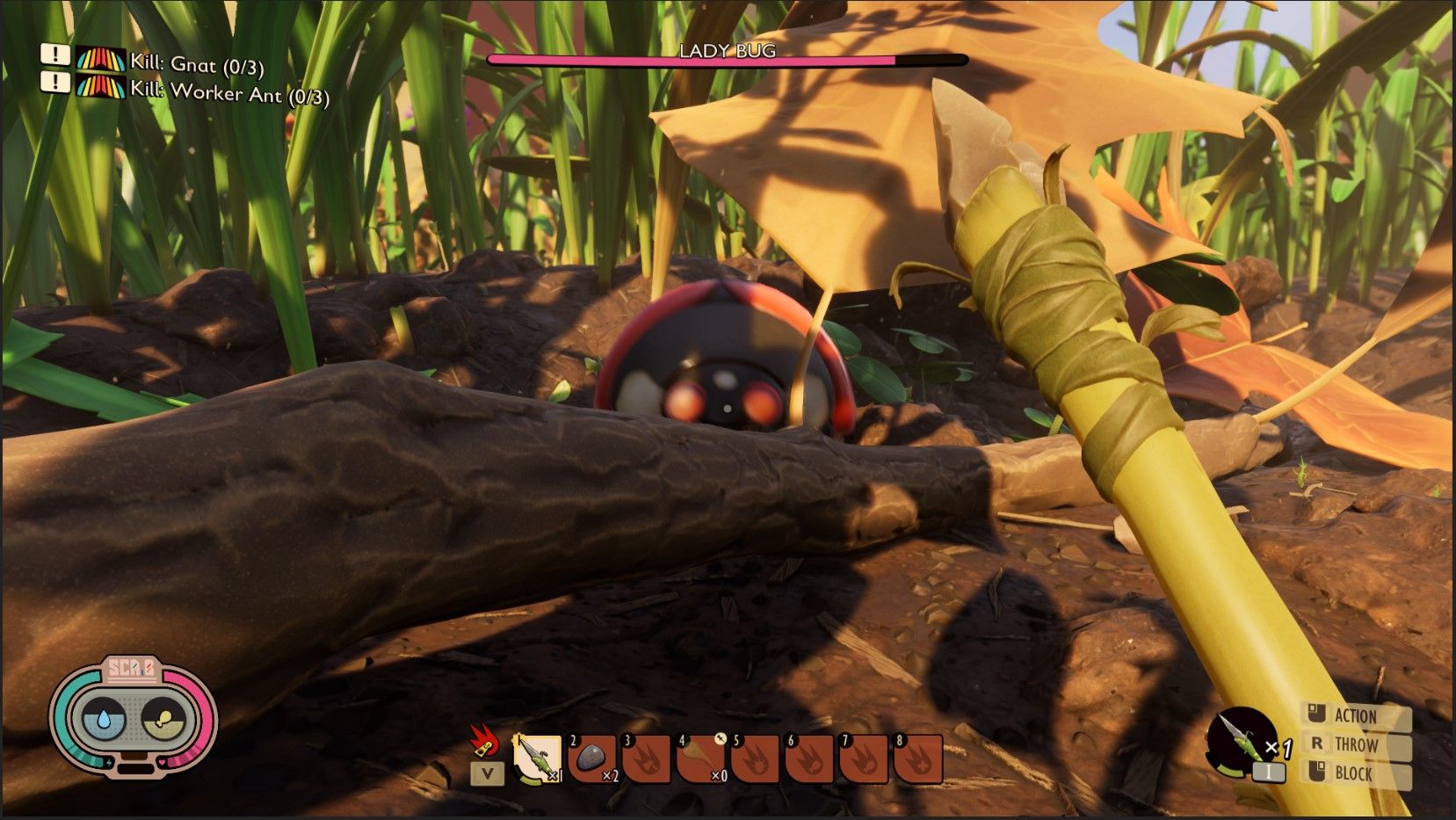Toggle the alert marker on the Gnat quest
Viewport: 1456px width, 820px height.
(54, 56)
